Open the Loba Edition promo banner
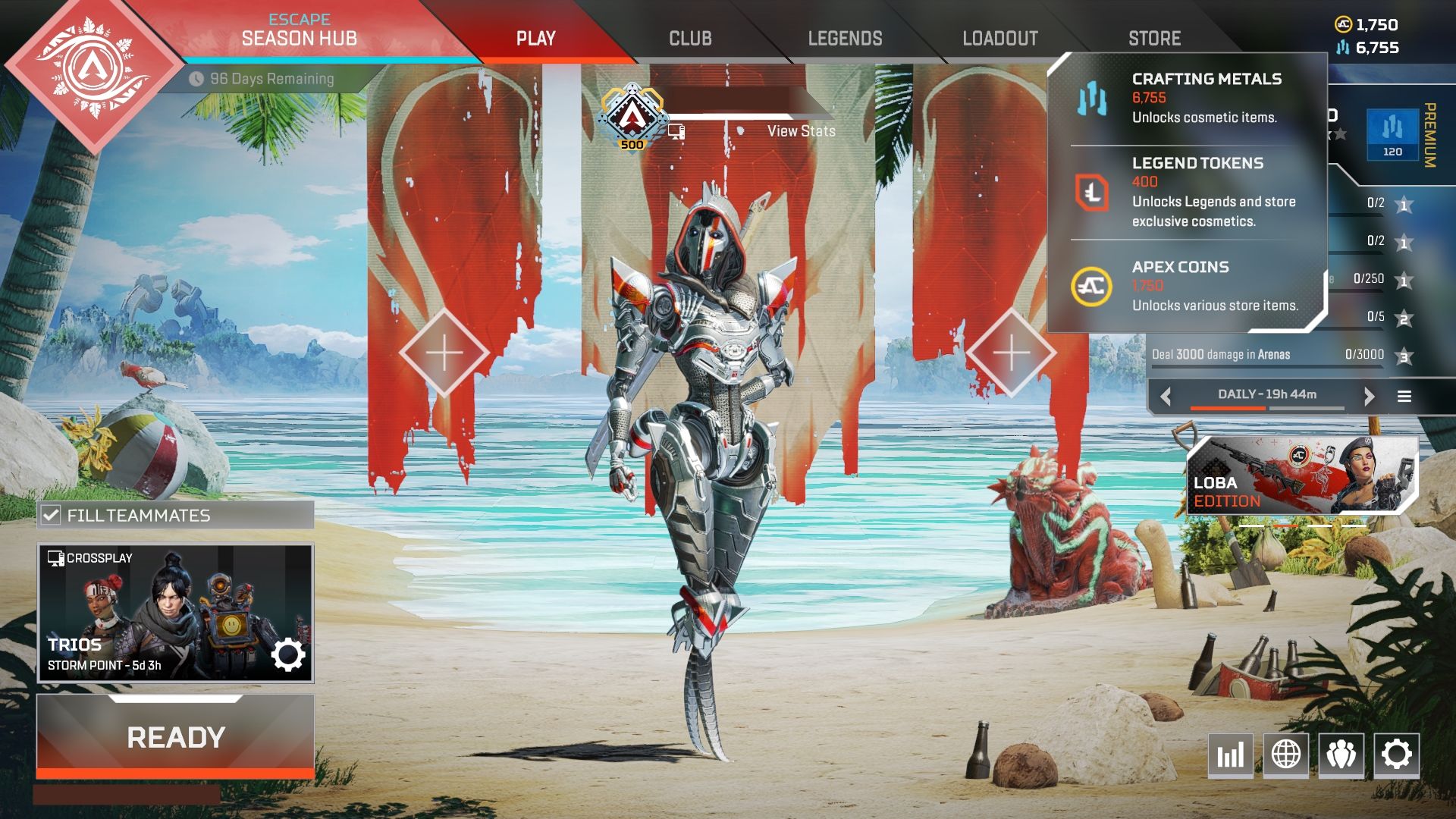The width and height of the screenshot is (1456, 819). (1301, 476)
